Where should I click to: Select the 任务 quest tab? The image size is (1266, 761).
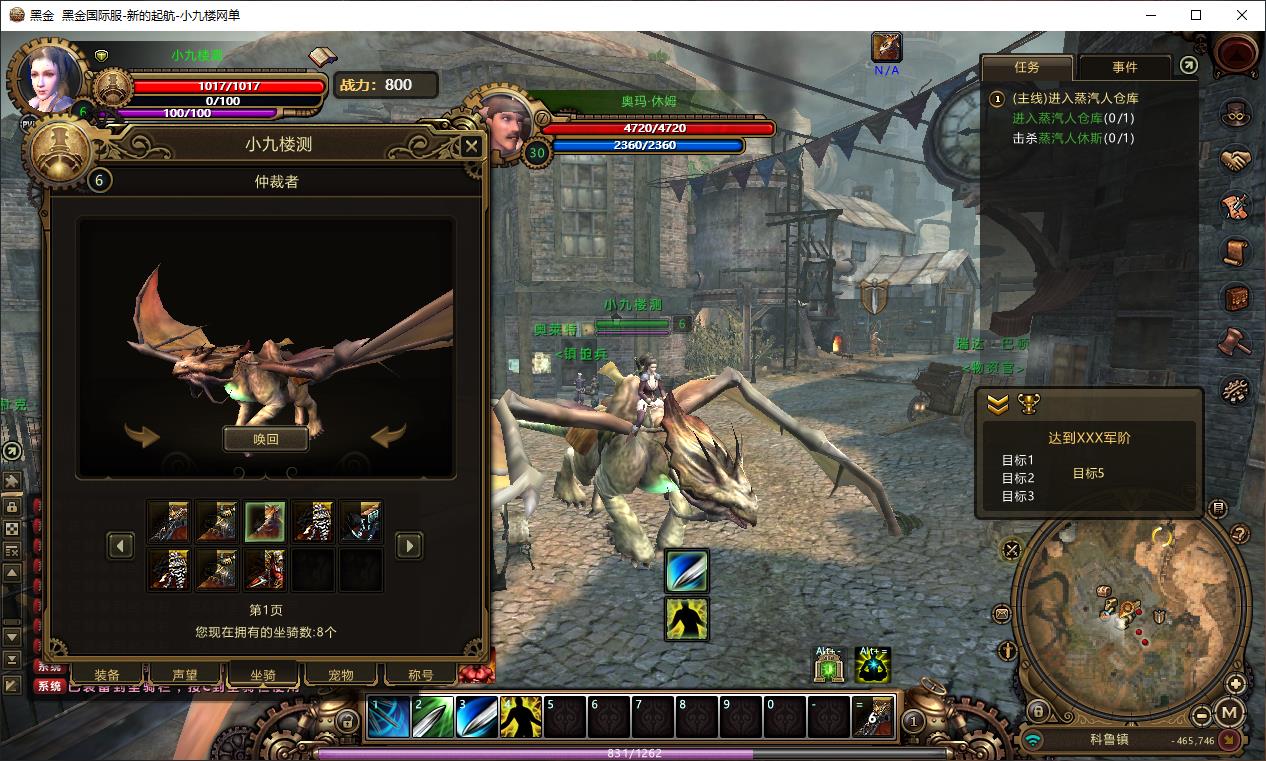(x=1027, y=67)
